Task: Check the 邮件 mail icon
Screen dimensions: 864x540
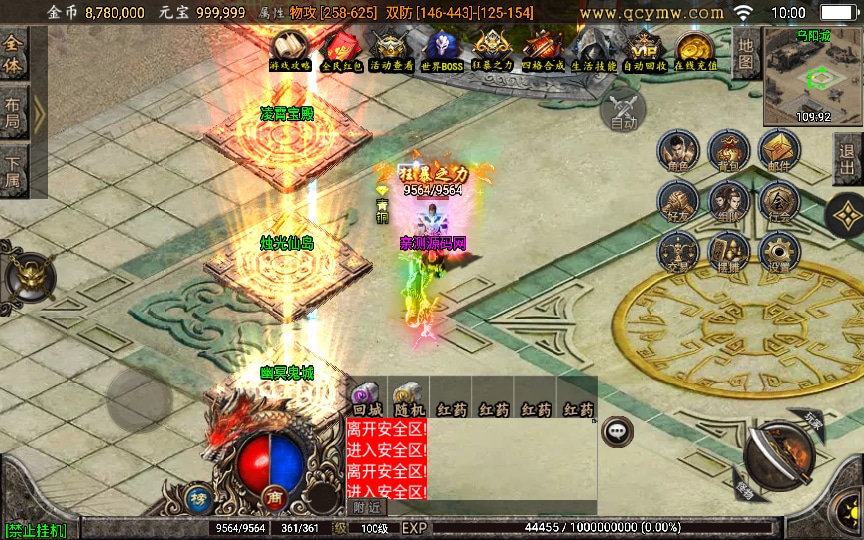Action: [779, 151]
